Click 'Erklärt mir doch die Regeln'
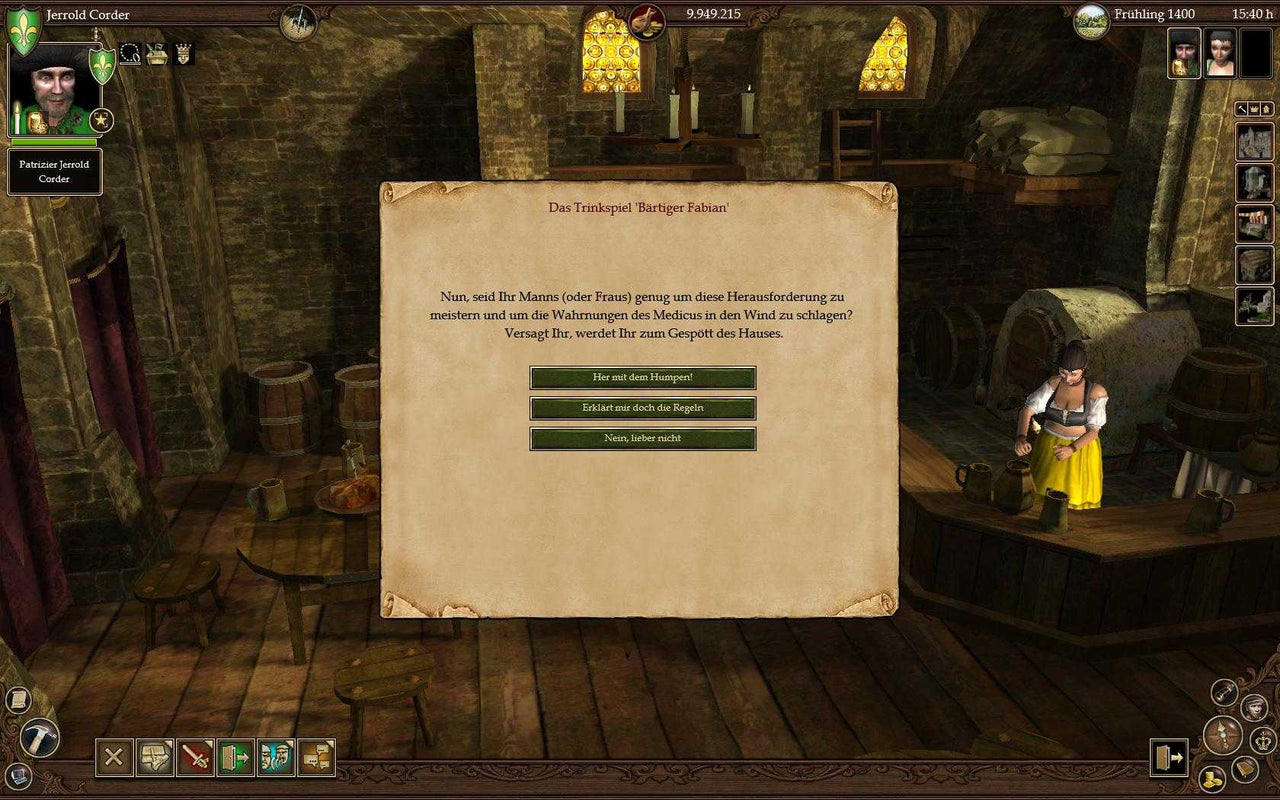This screenshot has width=1280, height=800. tap(643, 408)
